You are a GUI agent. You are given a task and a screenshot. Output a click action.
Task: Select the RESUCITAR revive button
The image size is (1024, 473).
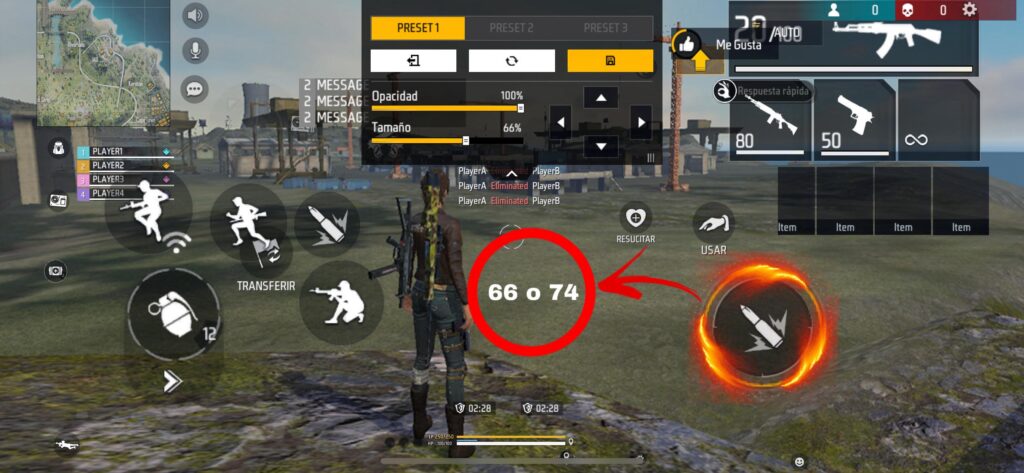click(636, 218)
